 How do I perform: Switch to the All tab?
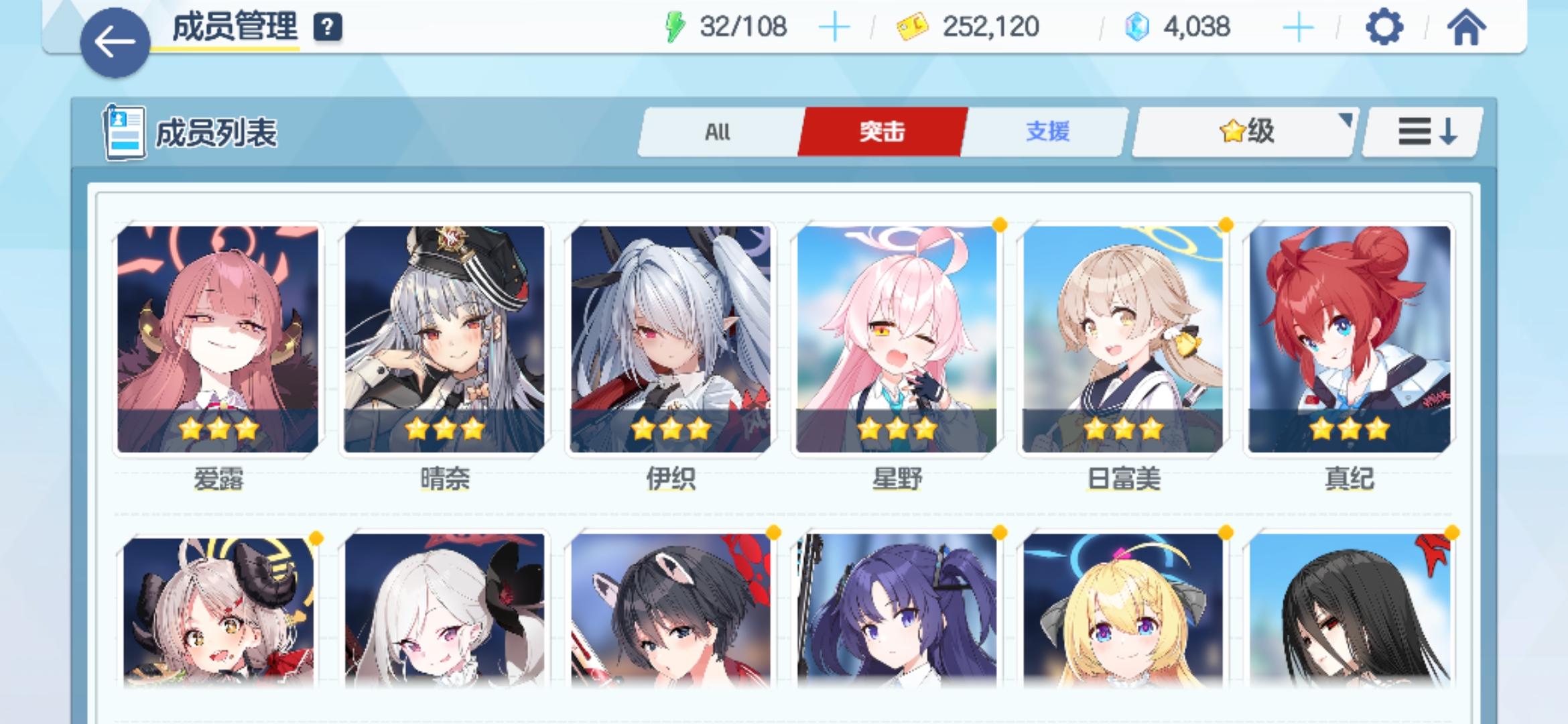[x=717, y=133]
